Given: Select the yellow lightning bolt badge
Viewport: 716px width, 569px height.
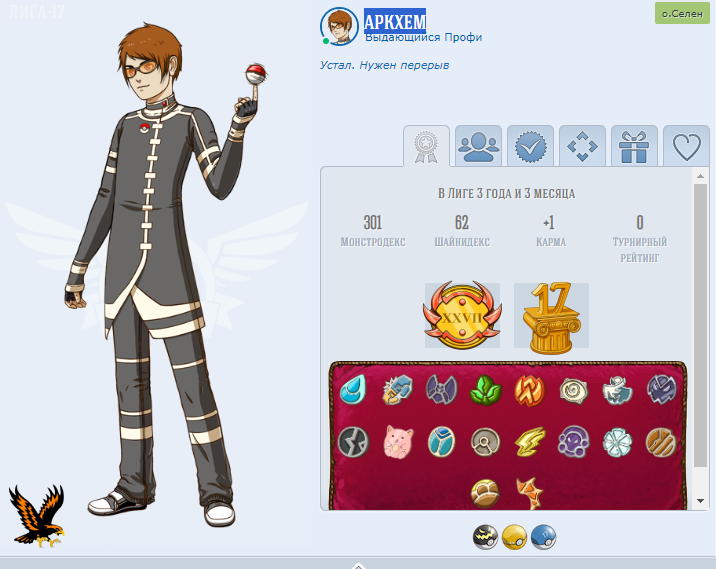Looking at the screenshot, I should (529, 440).
